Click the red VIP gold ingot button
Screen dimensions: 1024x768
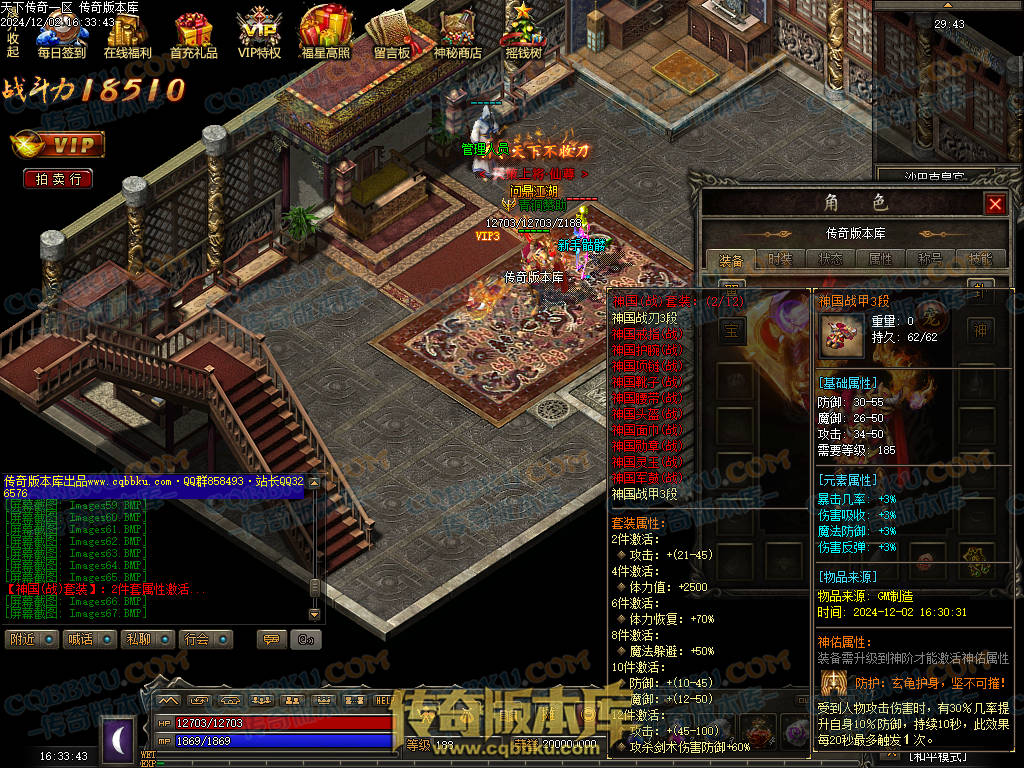point(58,146)
